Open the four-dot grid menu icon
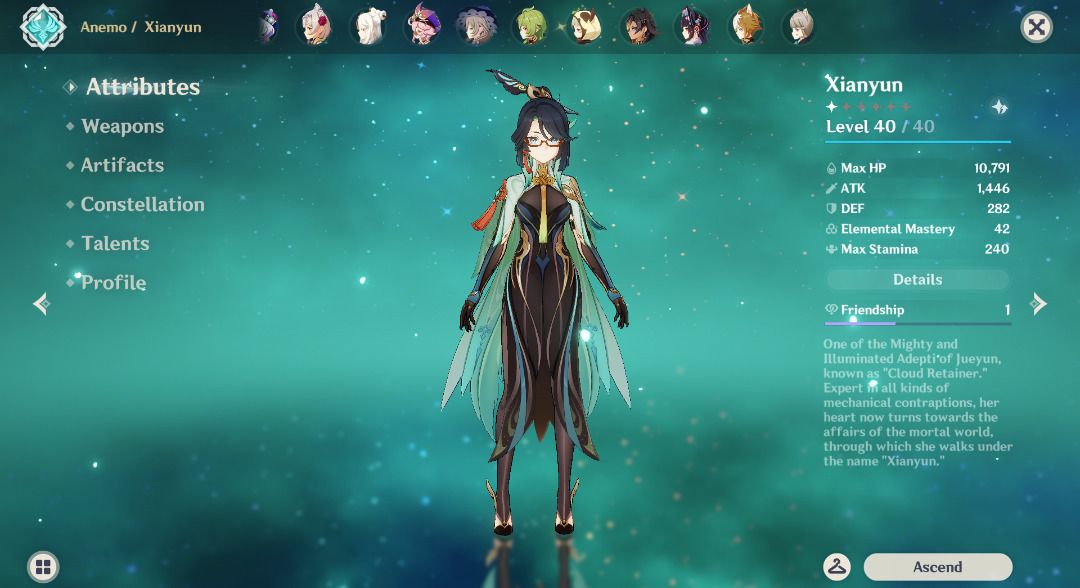The width and height of the screenshot is (1080, 588). [43, 566]
